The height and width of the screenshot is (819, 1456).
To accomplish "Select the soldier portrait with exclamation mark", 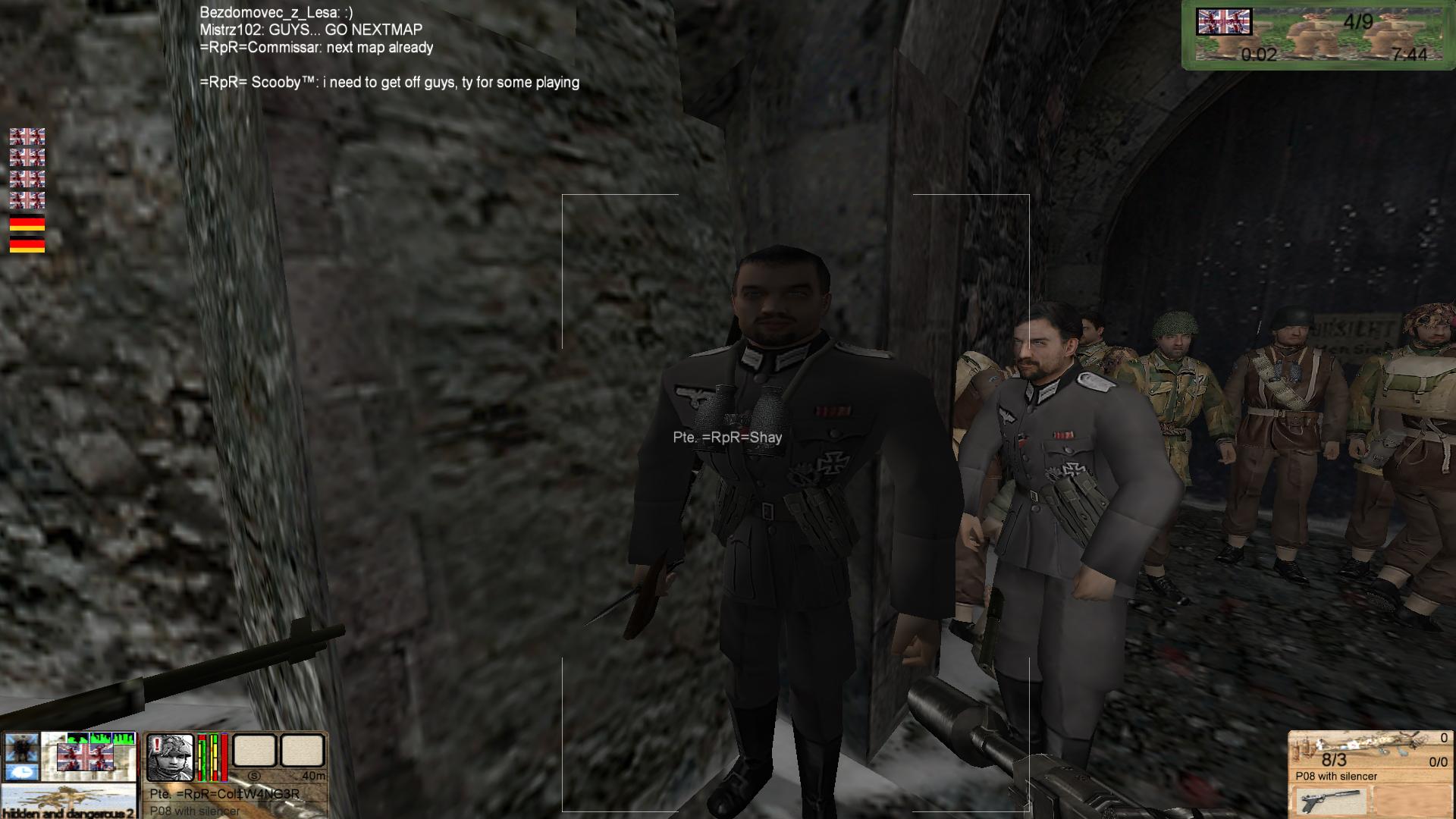I will 170,757.
